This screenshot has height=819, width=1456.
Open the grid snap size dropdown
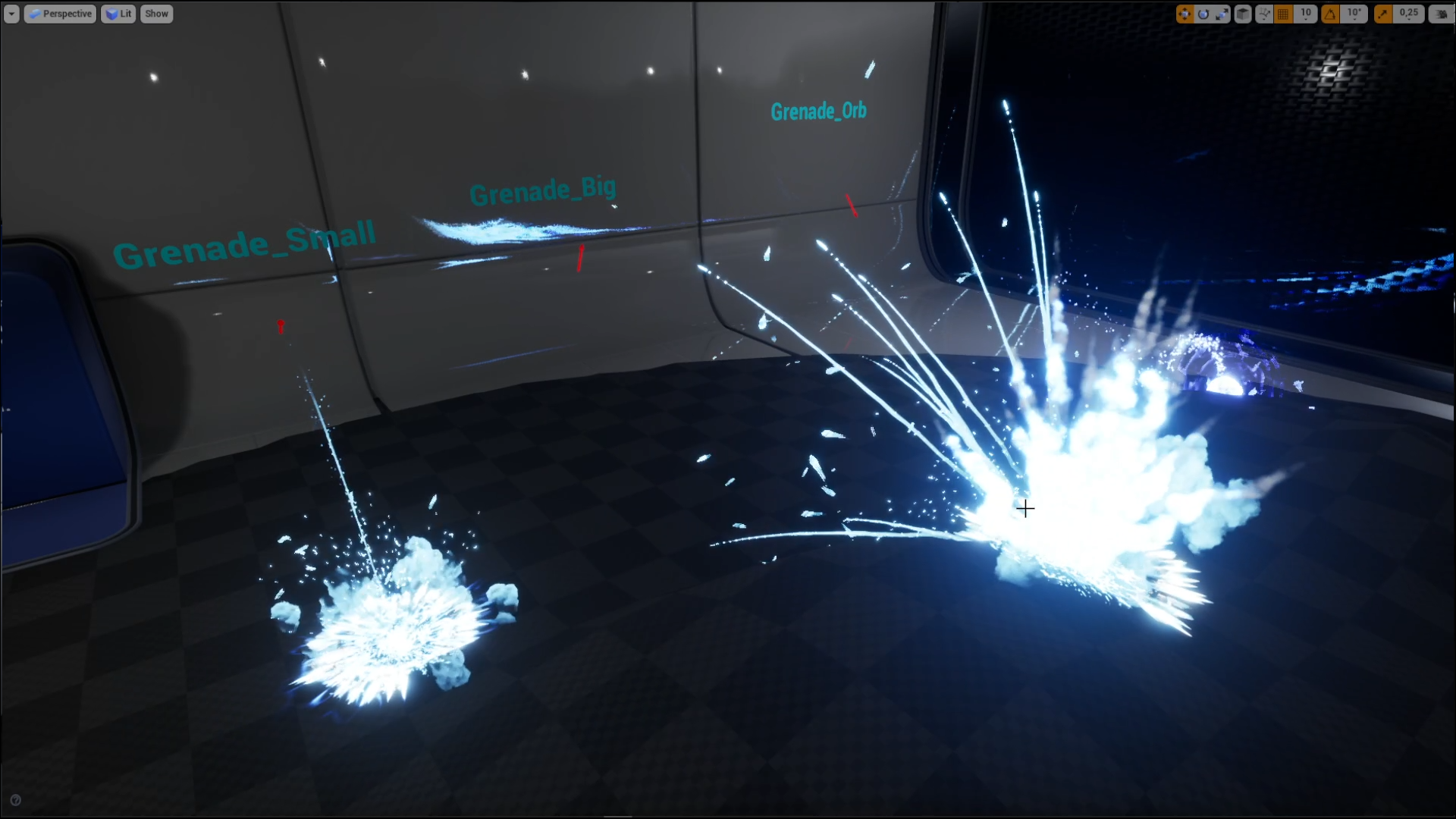click(x=1306, y=14)
